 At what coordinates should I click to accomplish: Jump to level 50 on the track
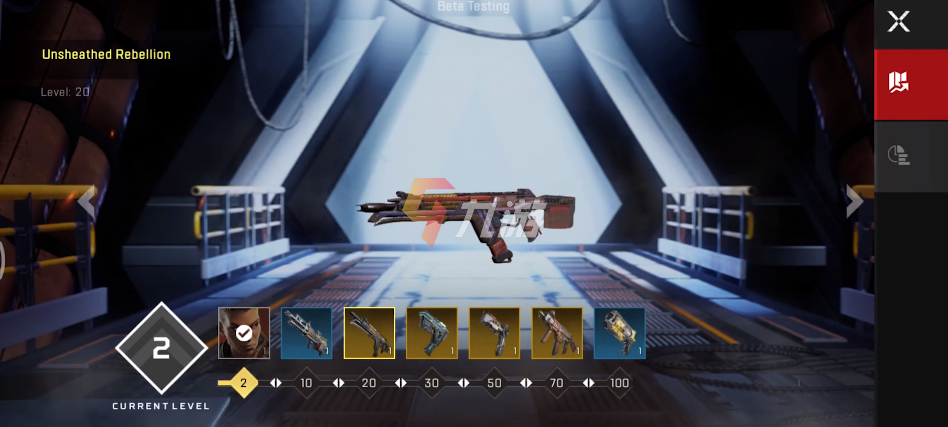494,383
